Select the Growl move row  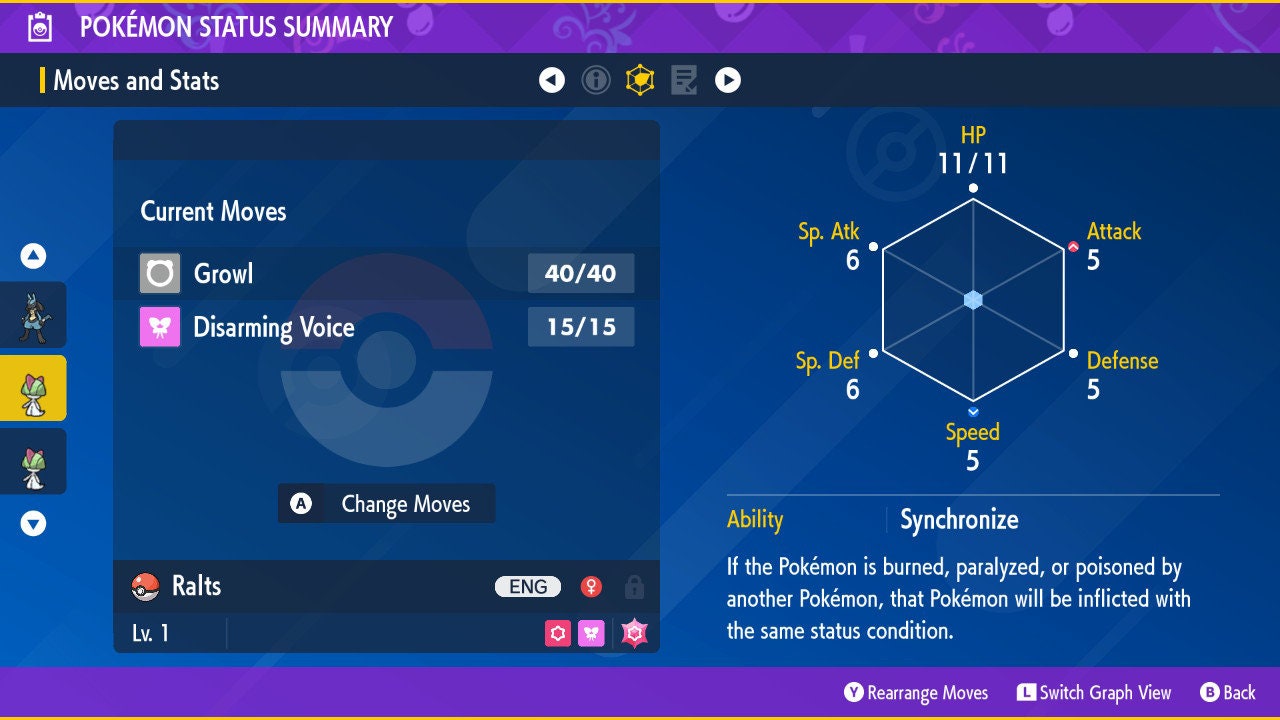point(386,273)
